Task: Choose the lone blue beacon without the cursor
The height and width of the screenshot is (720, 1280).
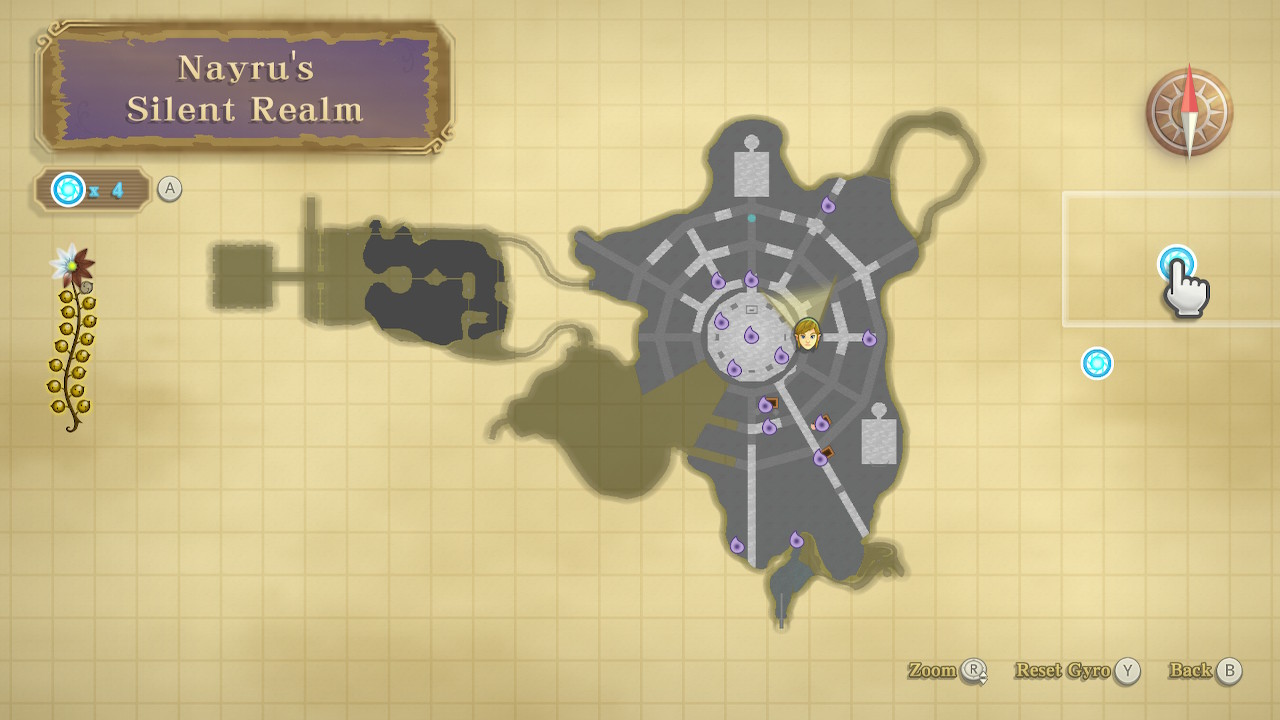Action: point(1097,363)
